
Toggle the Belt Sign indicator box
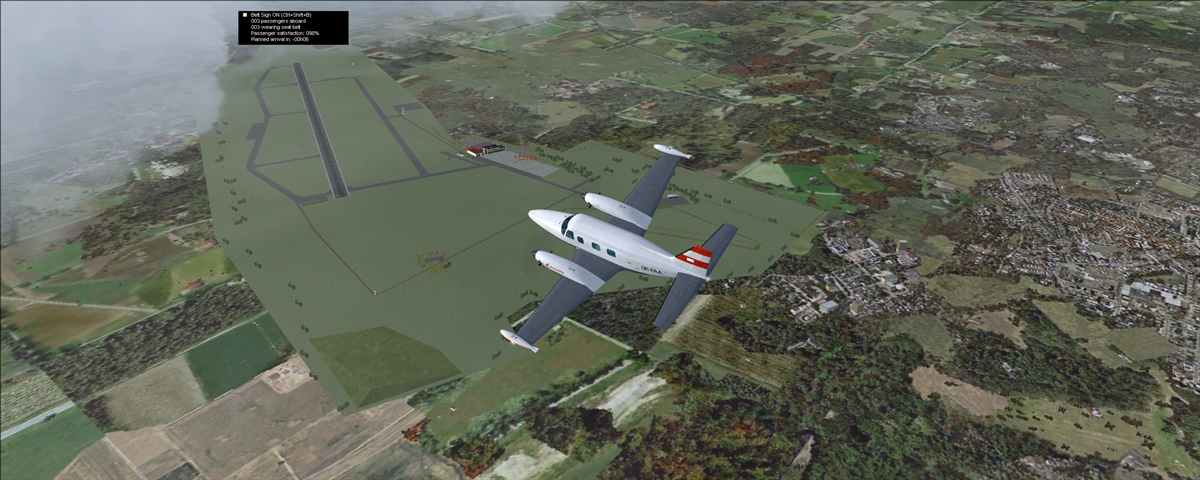pos(244,16)
